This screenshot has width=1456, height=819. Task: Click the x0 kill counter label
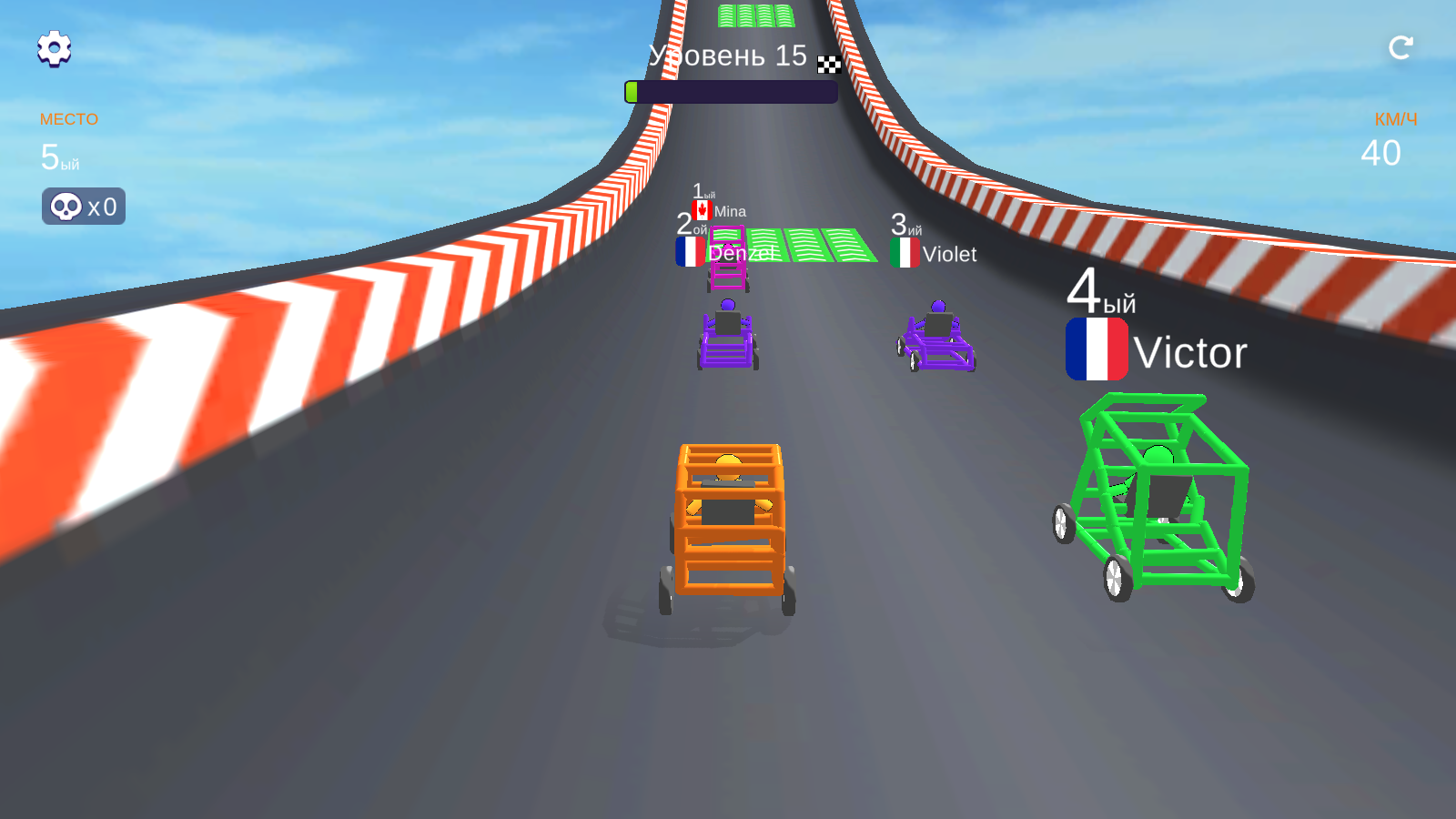point(102,206)
